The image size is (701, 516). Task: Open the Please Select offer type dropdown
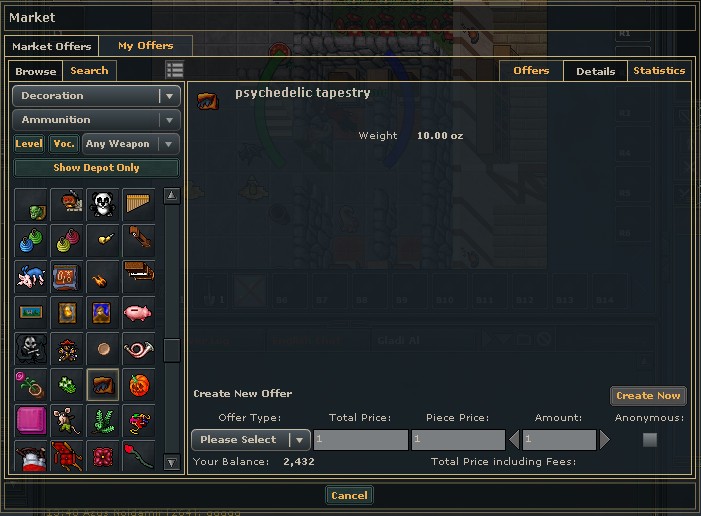(x=250, y=440)
